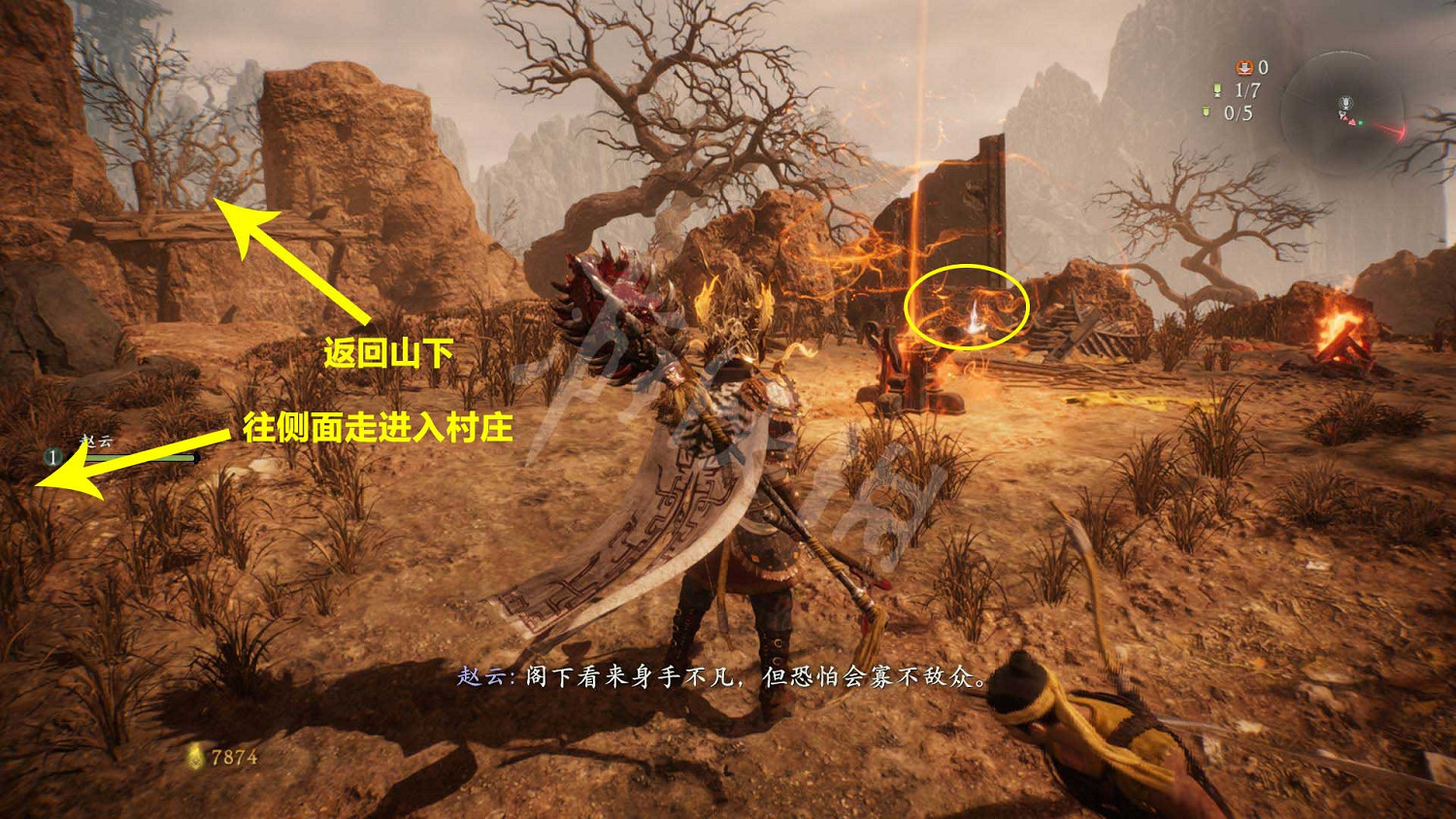Click the player position arrow in the minimap
1456x819 pixels.
tap(1342, 115)
